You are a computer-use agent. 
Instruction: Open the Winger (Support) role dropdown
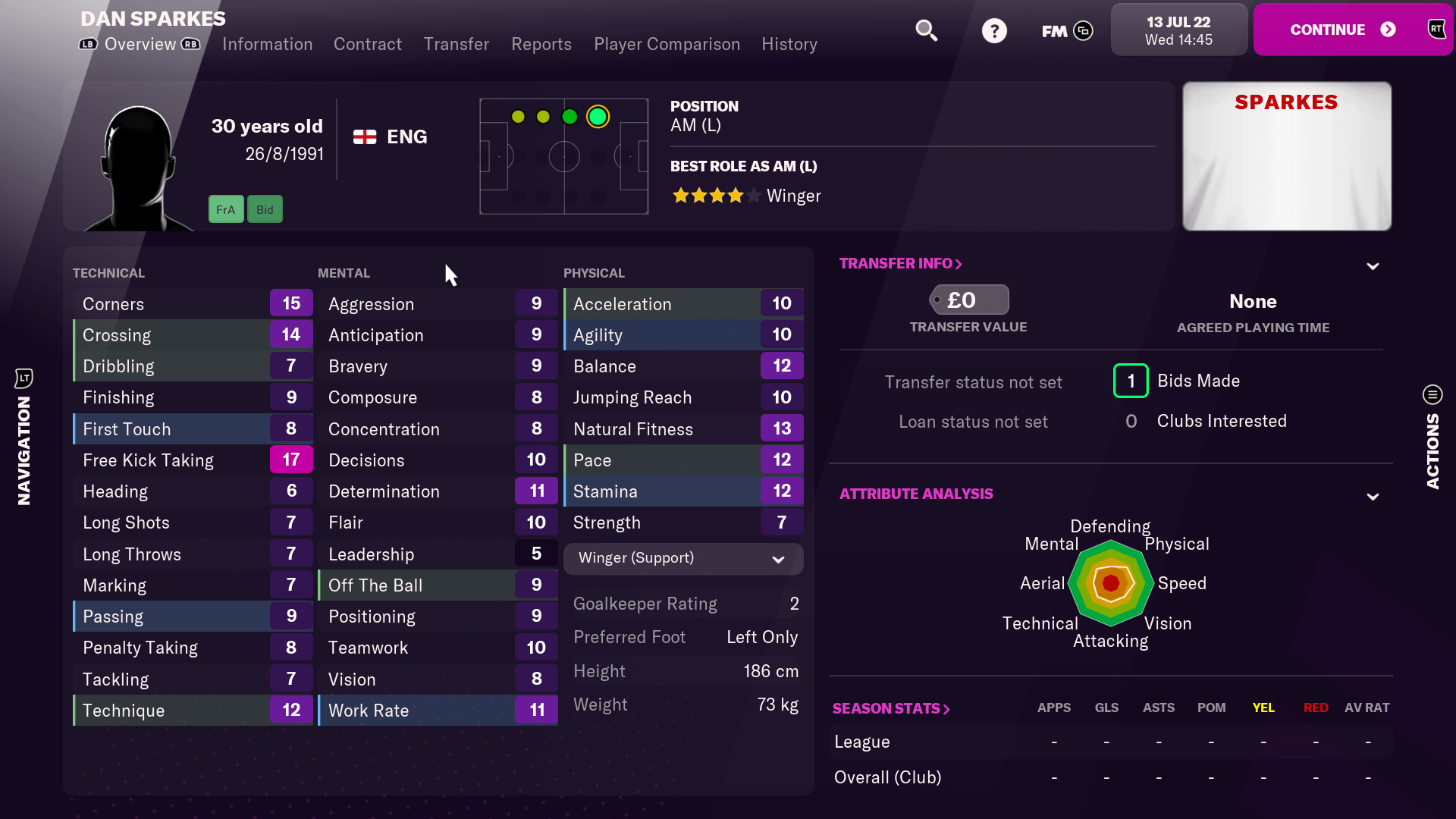tap(682, 558)
